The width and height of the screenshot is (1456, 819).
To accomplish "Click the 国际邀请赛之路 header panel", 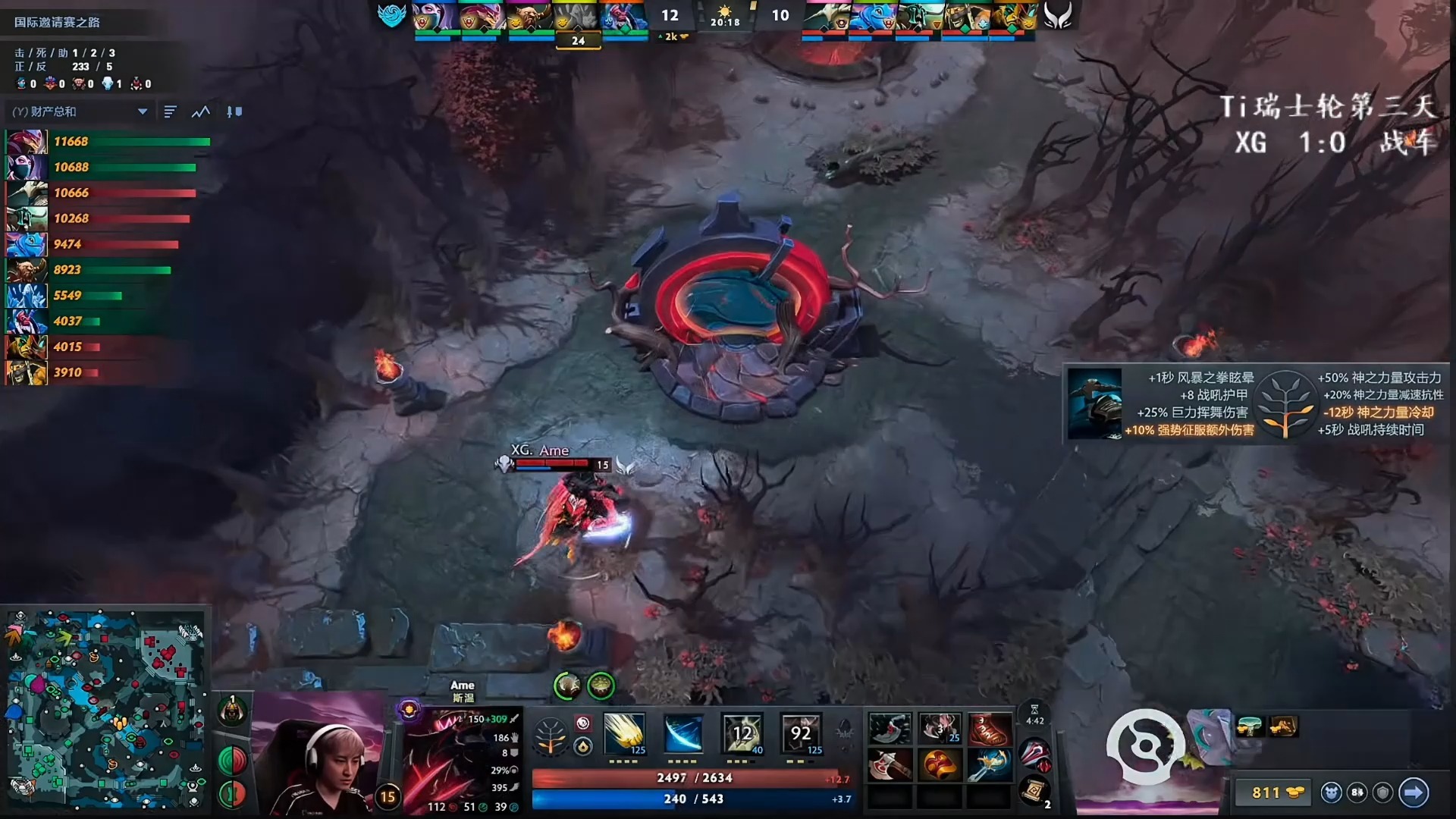I will 58,22.
